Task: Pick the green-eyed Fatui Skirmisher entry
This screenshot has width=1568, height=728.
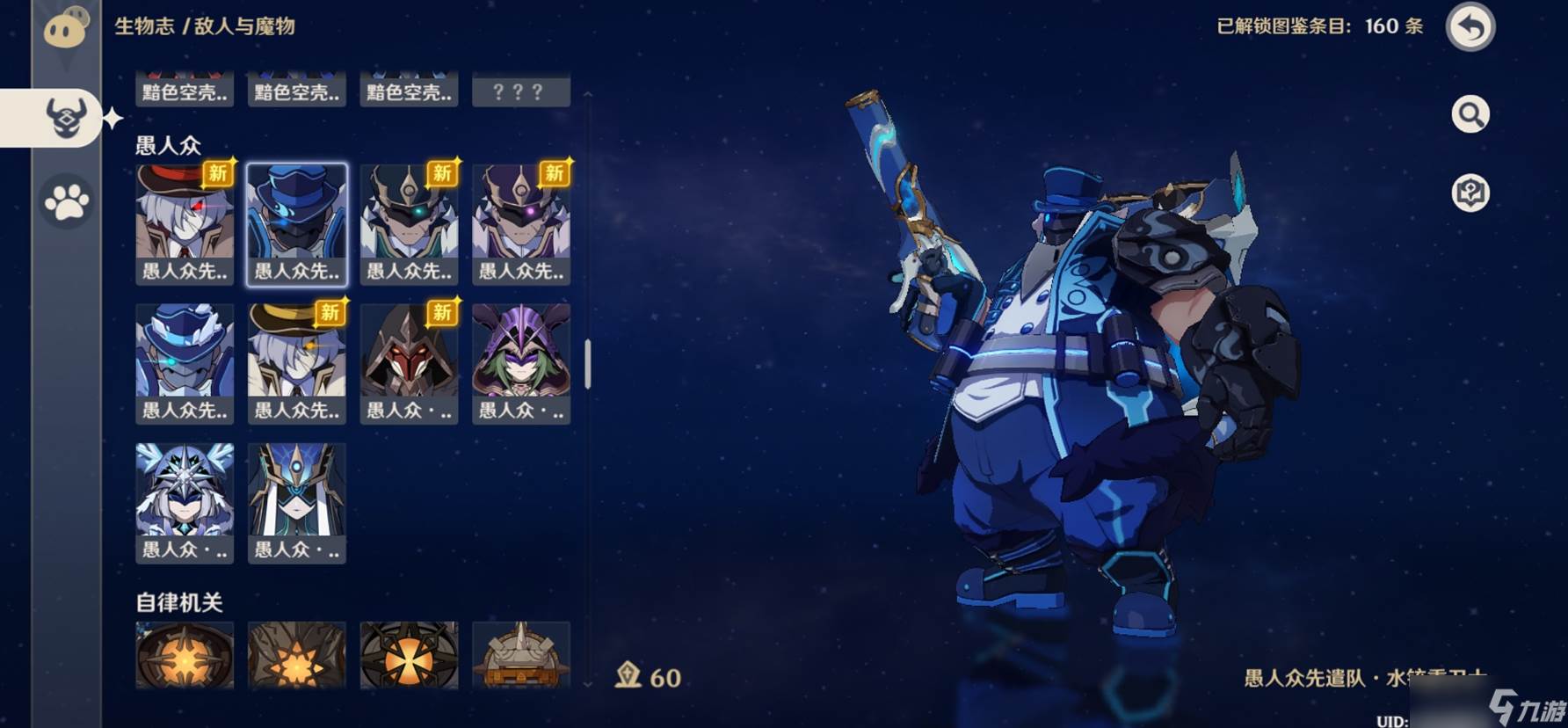Action: (x=409, y=223)
